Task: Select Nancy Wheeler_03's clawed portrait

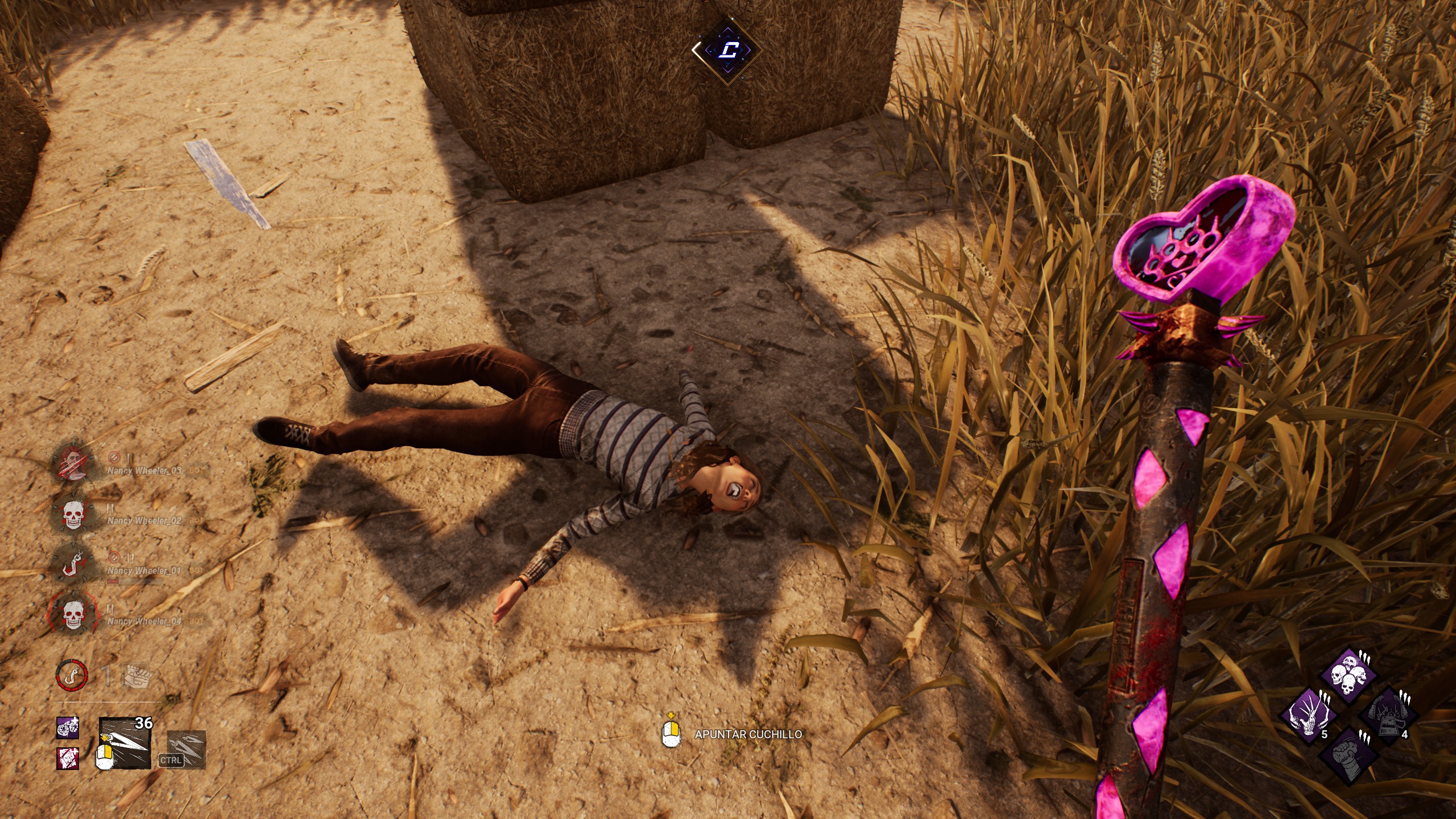Action: click(73, 462)
